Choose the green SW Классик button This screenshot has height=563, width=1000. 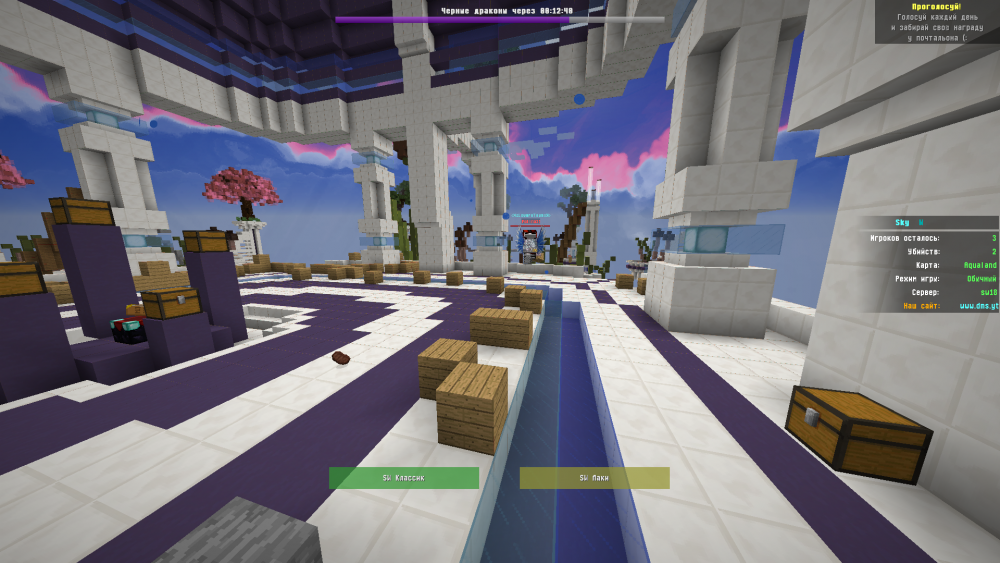point(404,478)
